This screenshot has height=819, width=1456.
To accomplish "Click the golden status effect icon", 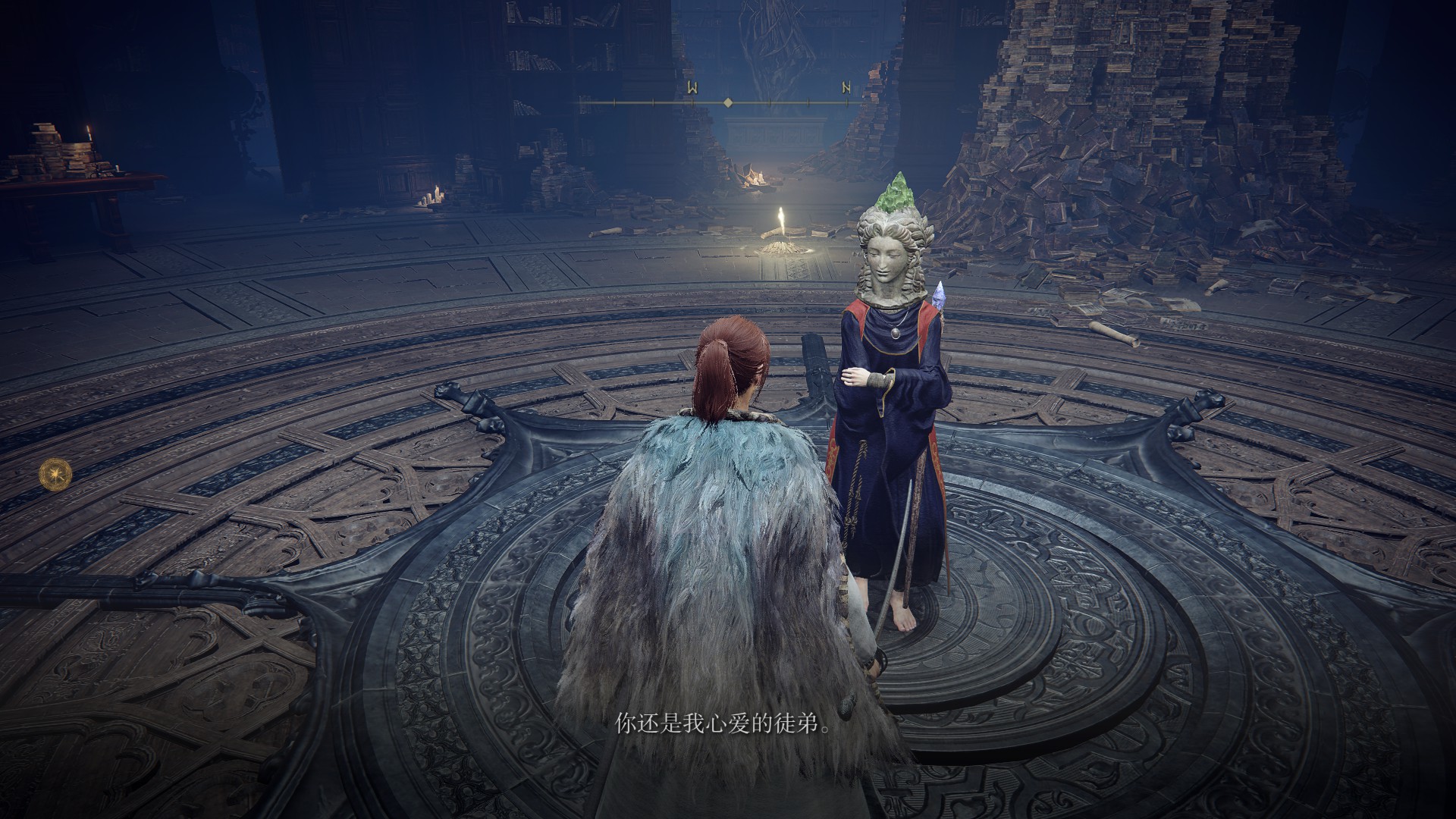I will (x=56, y=472).
